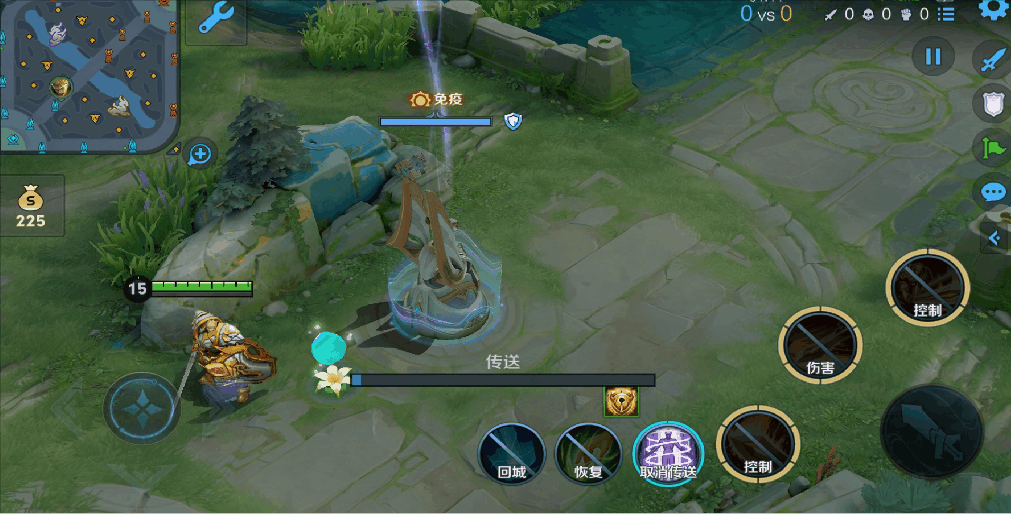
Task: Tap the blue plus magnifier button
Action: 201,154
